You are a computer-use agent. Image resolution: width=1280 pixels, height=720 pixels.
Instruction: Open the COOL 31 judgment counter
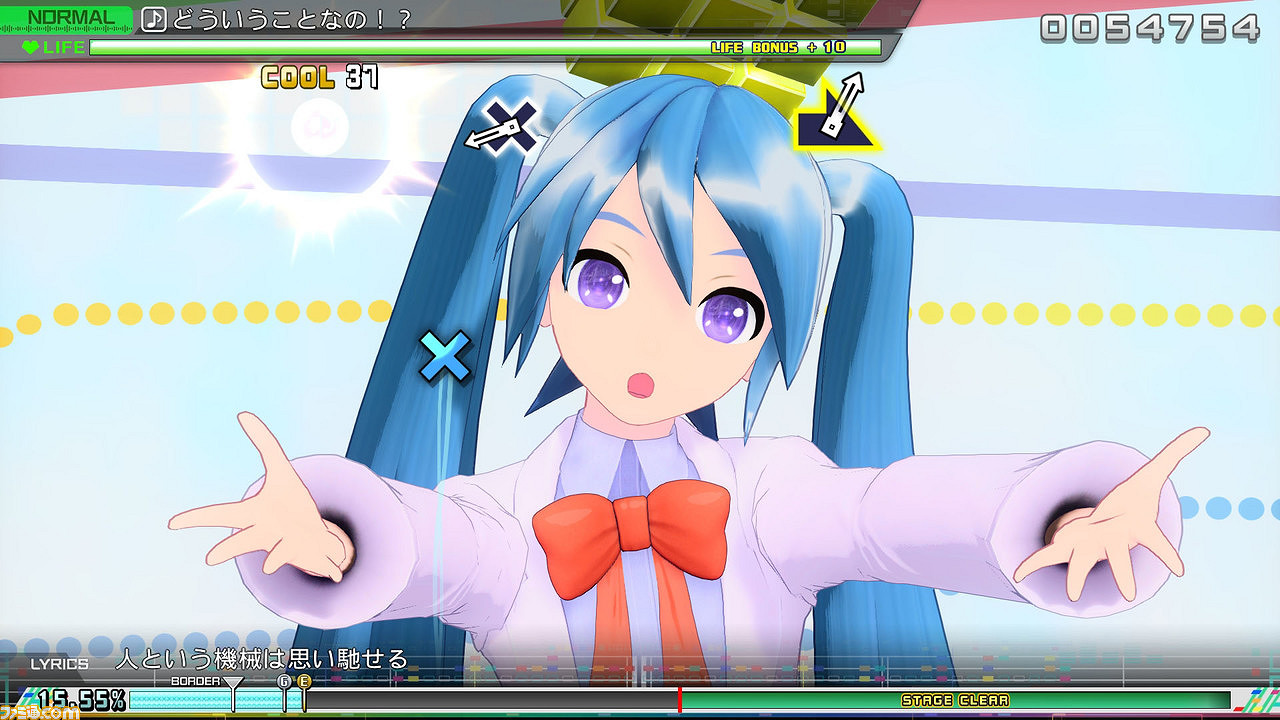pos(320,74)
